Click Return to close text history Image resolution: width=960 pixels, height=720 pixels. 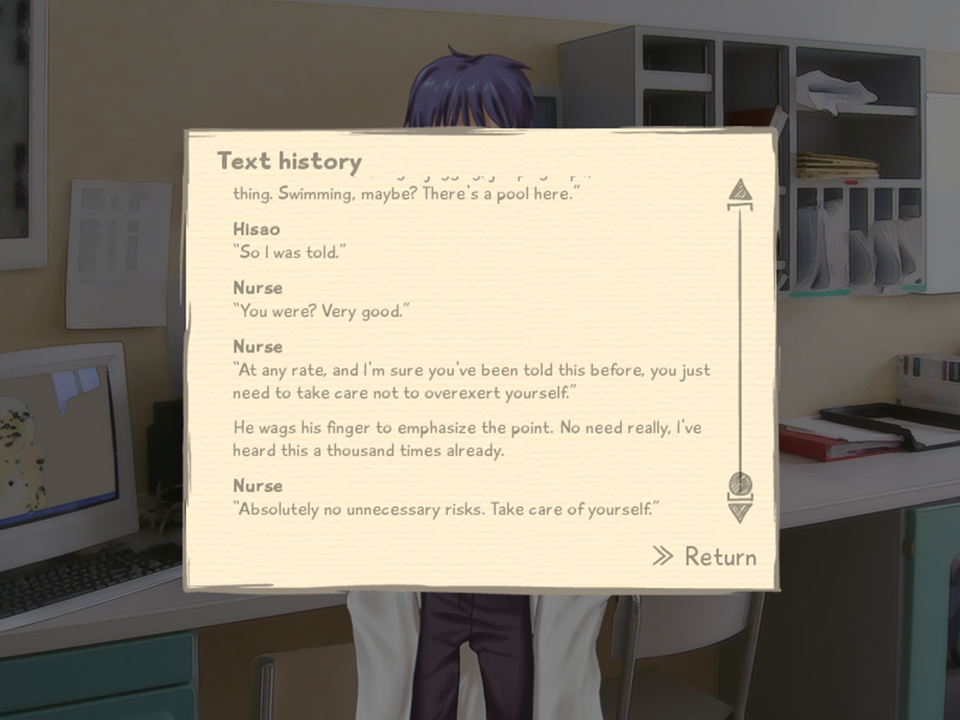click(x=705, y=557)
